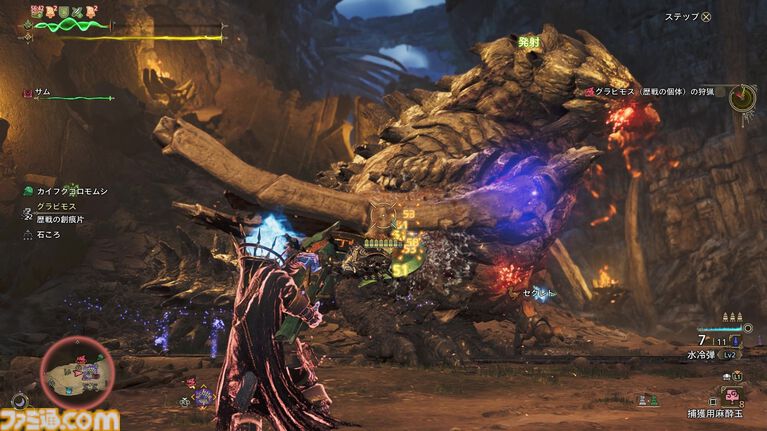This screenshot has height=431, width=767.
Task: Select party member サム's name plate
Action: [x=42, y=92]
